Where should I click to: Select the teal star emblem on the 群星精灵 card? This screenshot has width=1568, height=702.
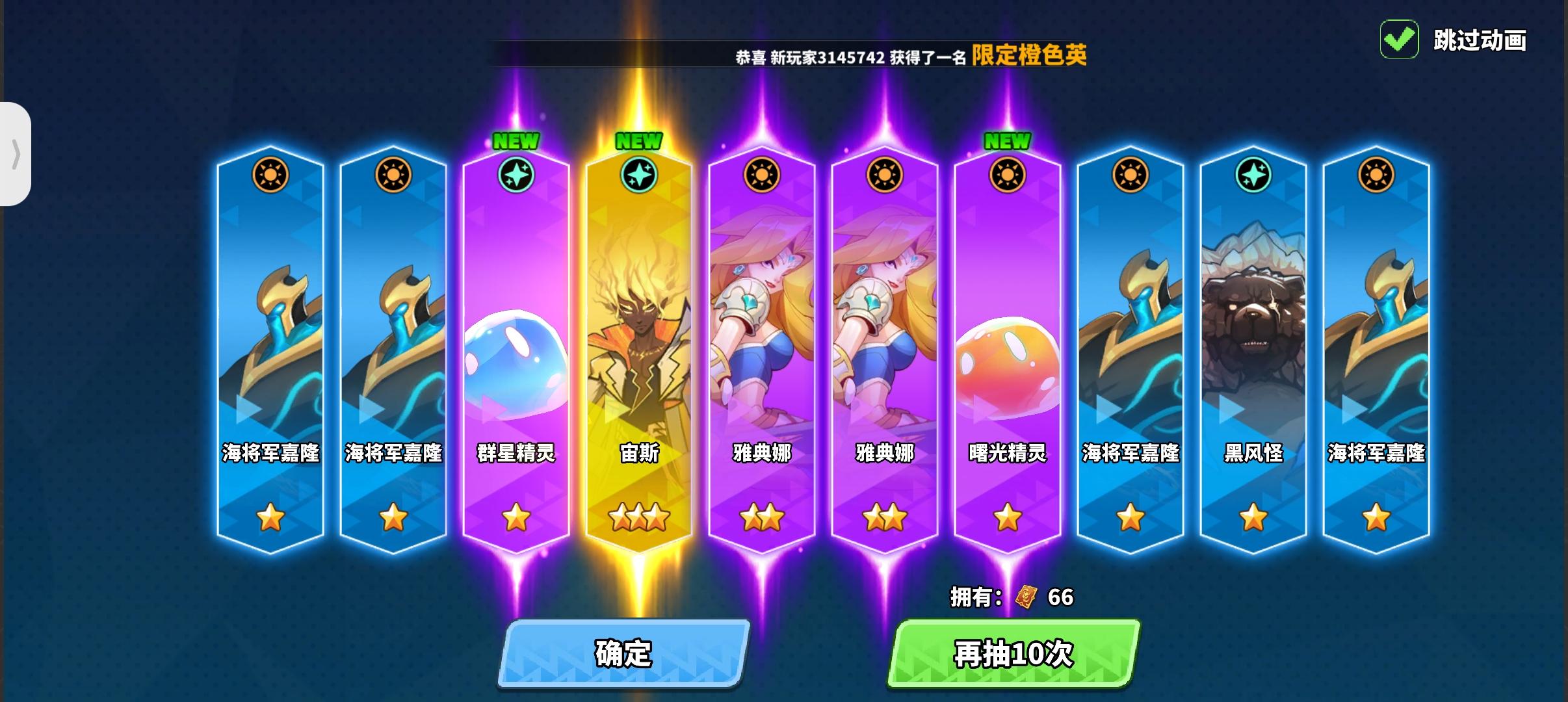pos(517,174)
